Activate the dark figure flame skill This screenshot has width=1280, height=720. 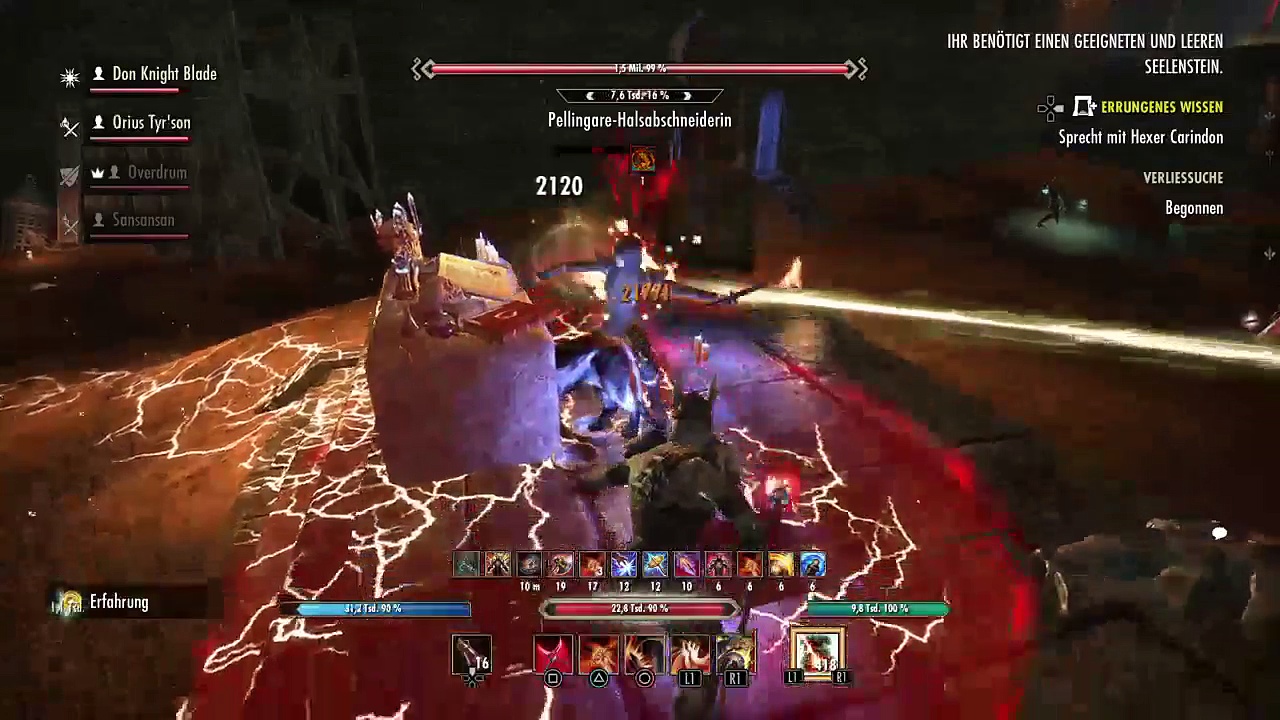[x=644, y=654]
